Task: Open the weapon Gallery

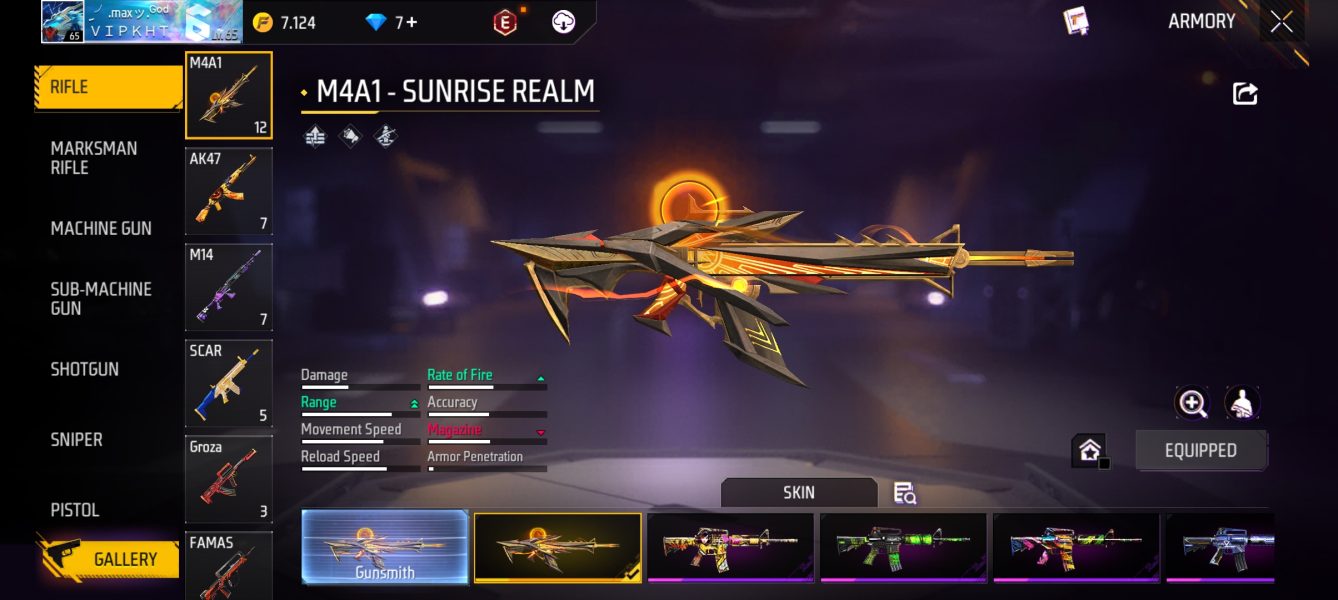Action: 110,559
